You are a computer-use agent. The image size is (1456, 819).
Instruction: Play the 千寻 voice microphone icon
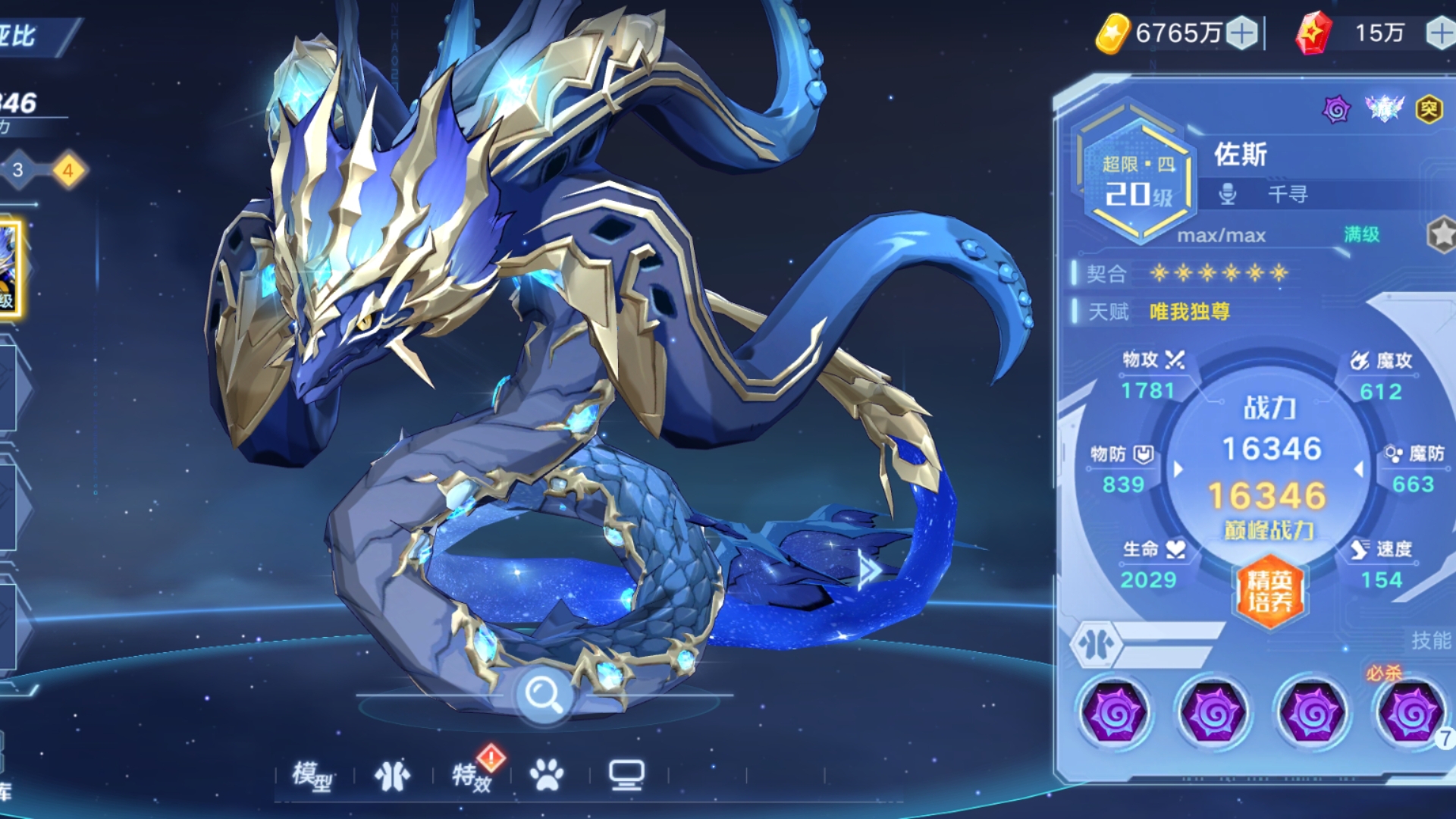[1227, 194]
